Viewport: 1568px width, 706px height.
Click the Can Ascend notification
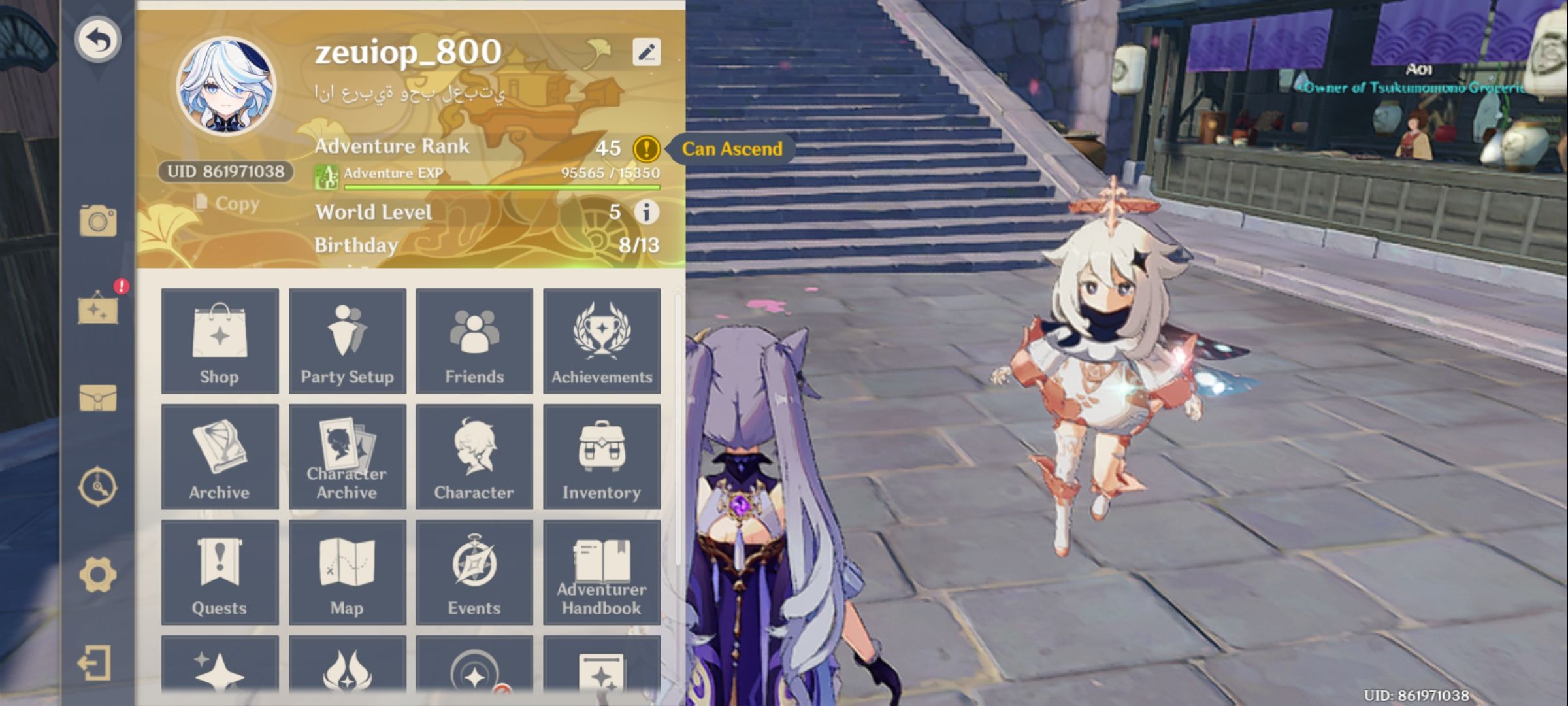click(x=732, y=148)
